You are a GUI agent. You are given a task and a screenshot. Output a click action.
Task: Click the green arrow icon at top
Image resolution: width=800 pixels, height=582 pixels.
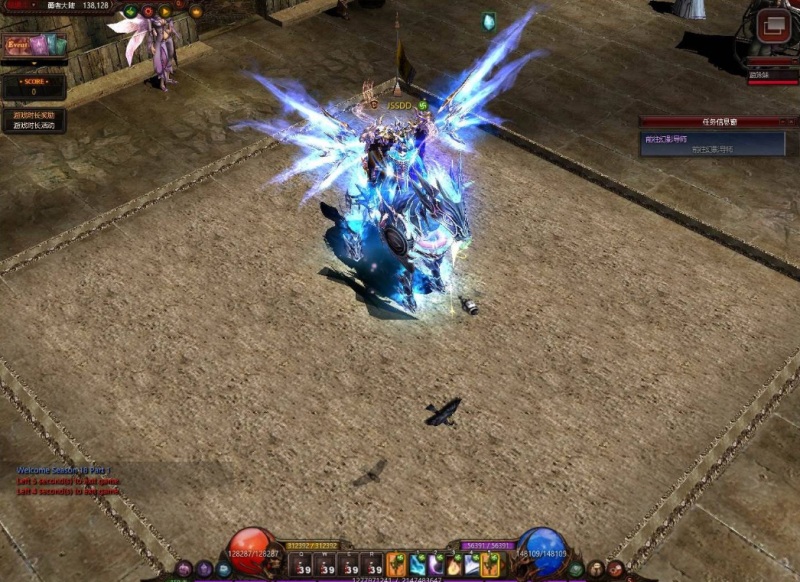pyautogui.click(x=130, y=12)
